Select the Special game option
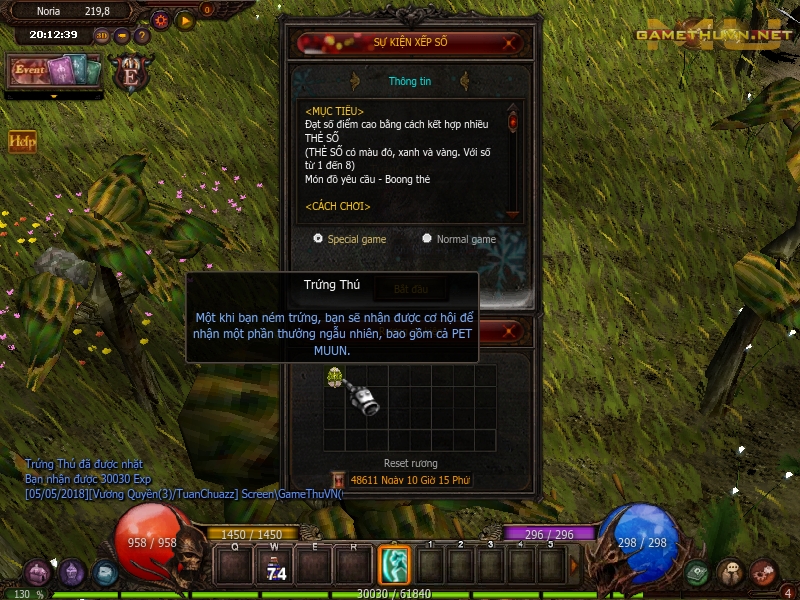This screenshot has height=600, width=800. [x=318, y=239]
